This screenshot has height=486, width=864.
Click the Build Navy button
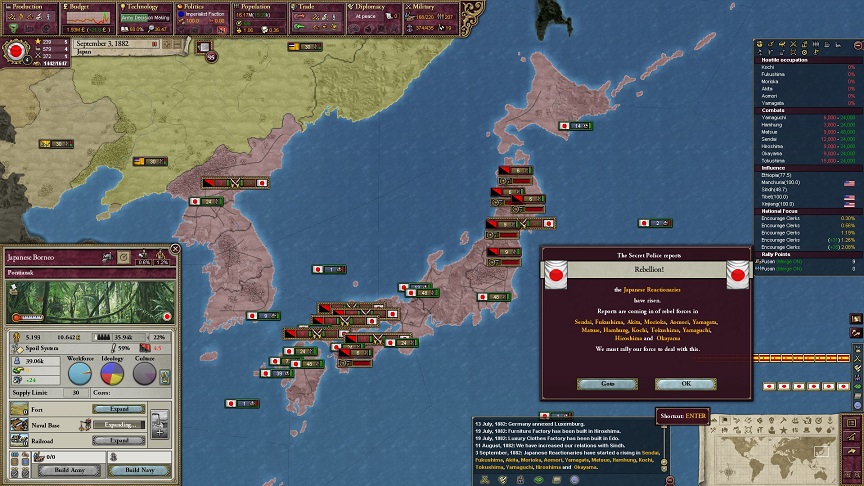click(x=139, y=470)
